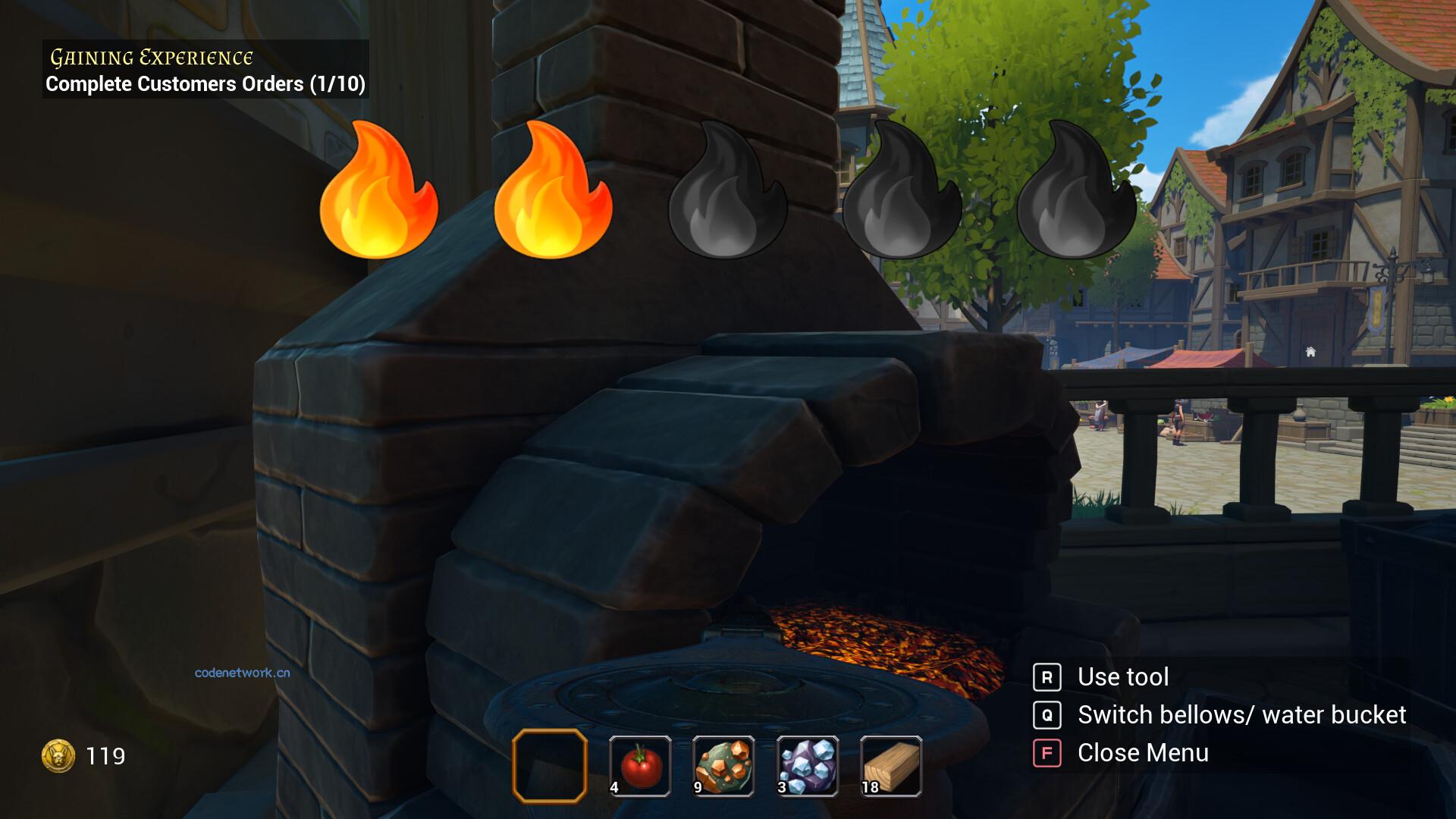
Task: Click the coin currency icon
Action: 57,755
